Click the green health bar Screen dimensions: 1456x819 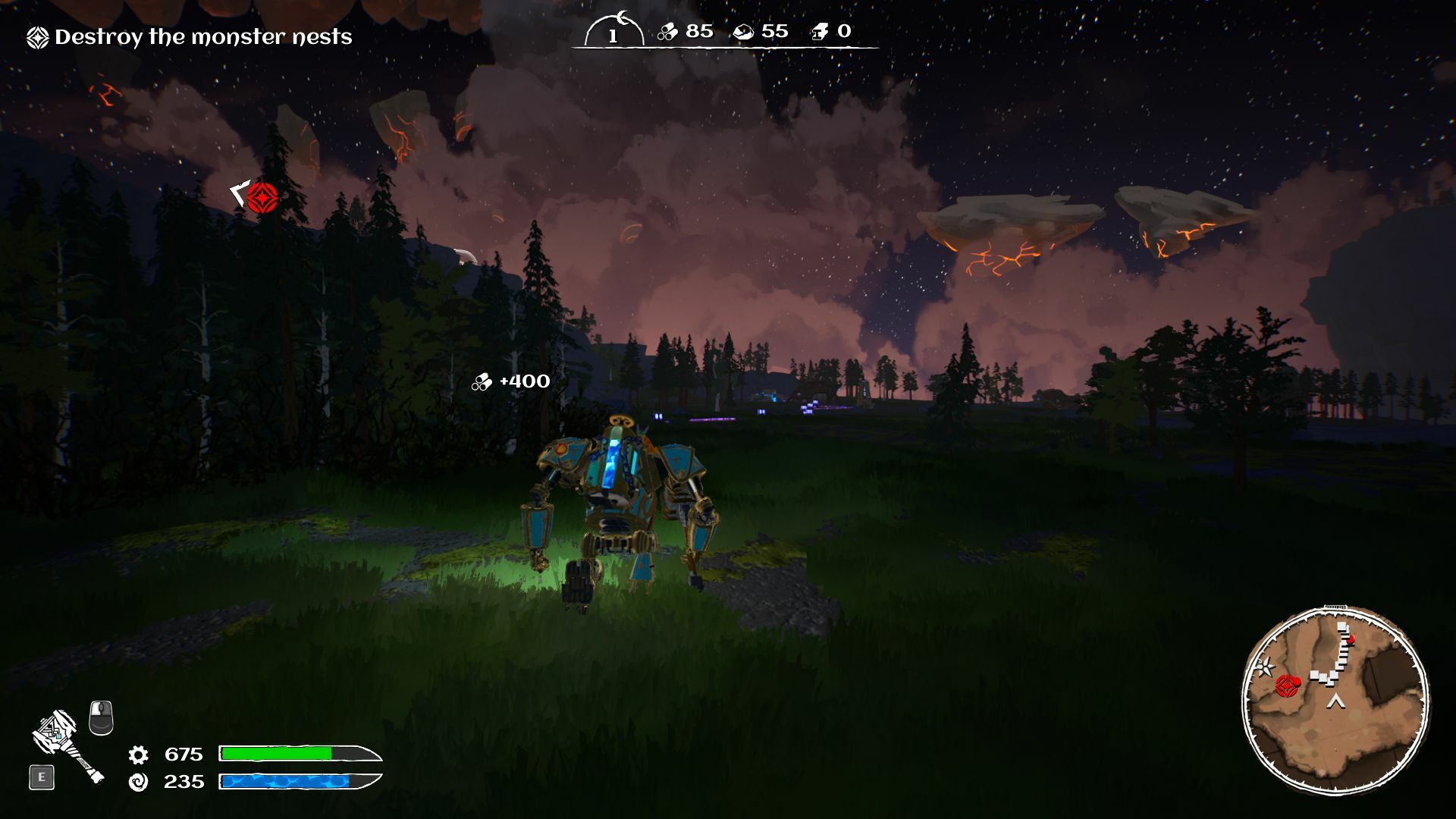coord(277,755)
